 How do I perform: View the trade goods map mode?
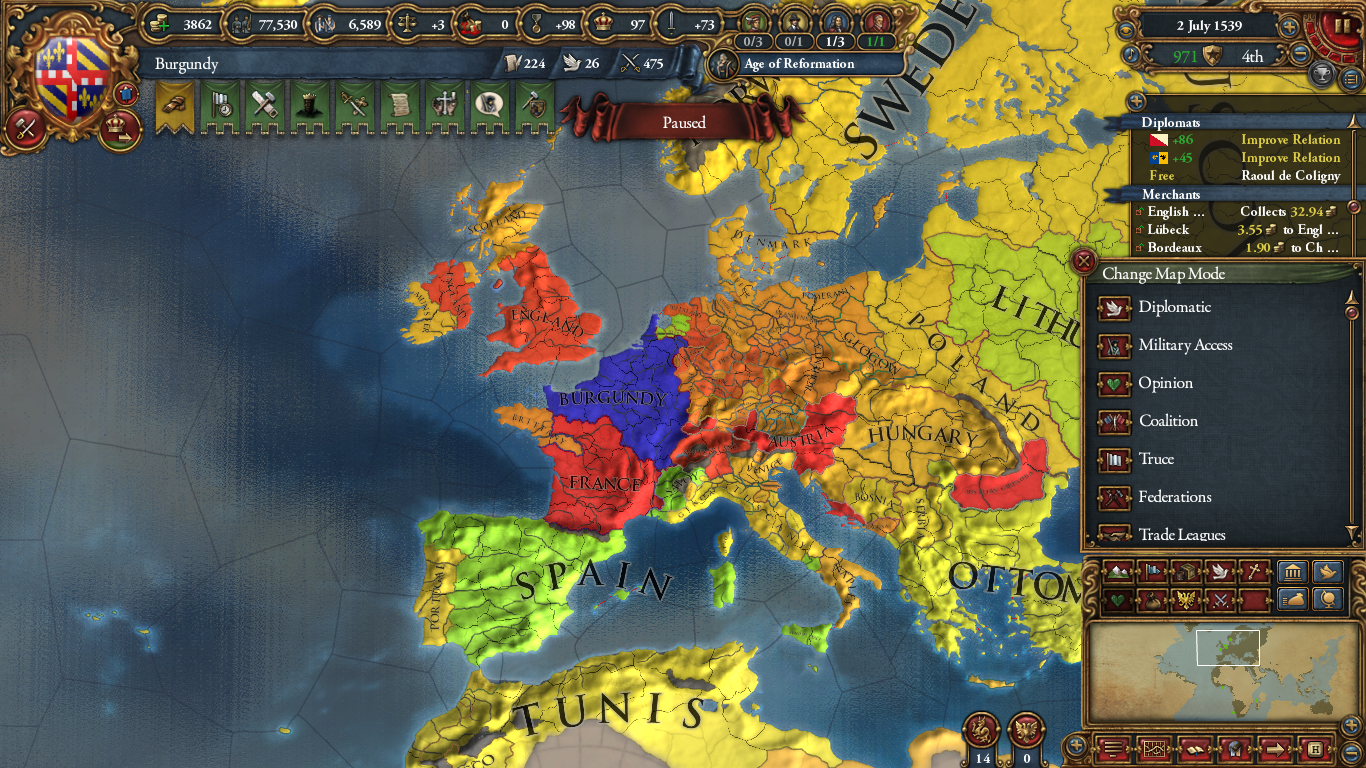pyautogui.click(x=1187, y=572)
